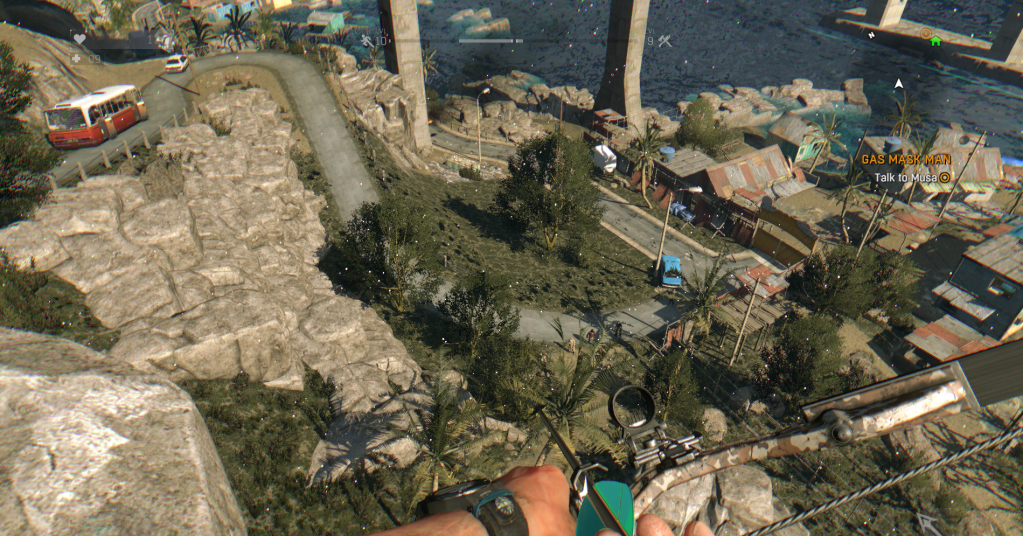Click the running figure agility icon
The image size is (1023, 536).
point(366,41)
